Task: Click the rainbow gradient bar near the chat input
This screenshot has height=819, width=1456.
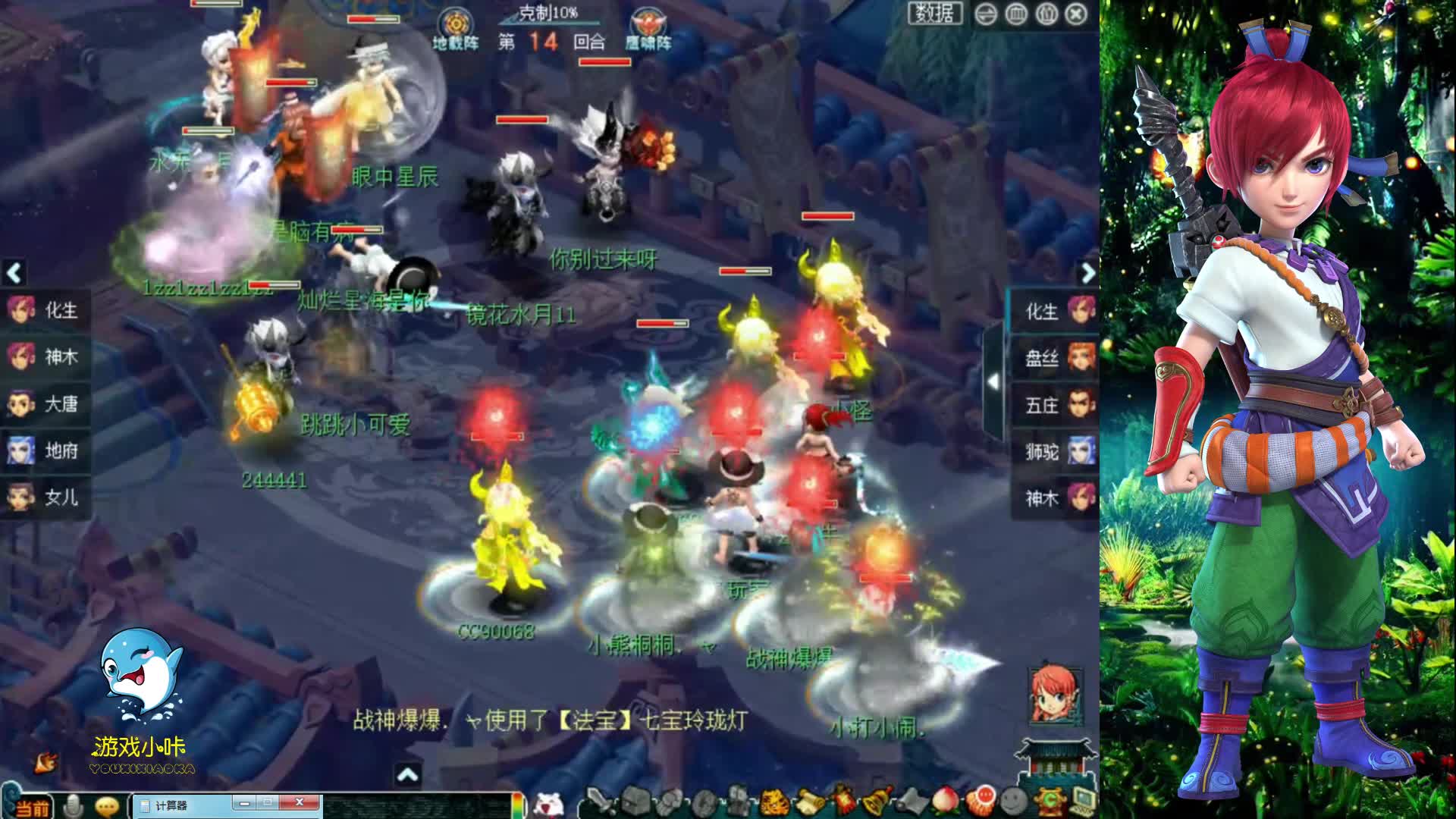Action: [517, 806]
